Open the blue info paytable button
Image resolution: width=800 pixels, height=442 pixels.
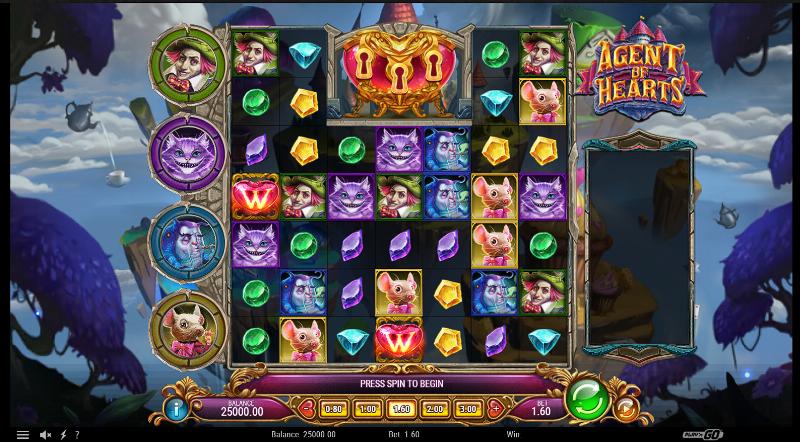coord(179,408)
